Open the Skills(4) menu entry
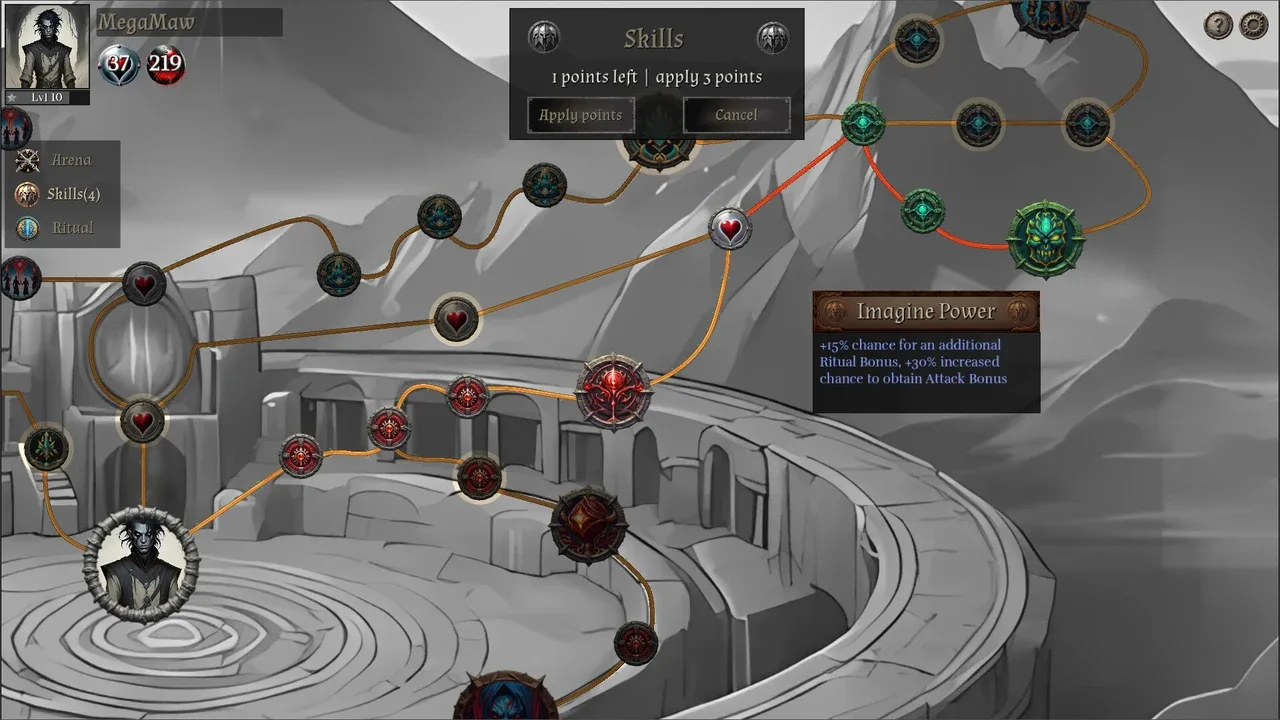The width and height of the screenshot is (1280, 720). [73, 194]
